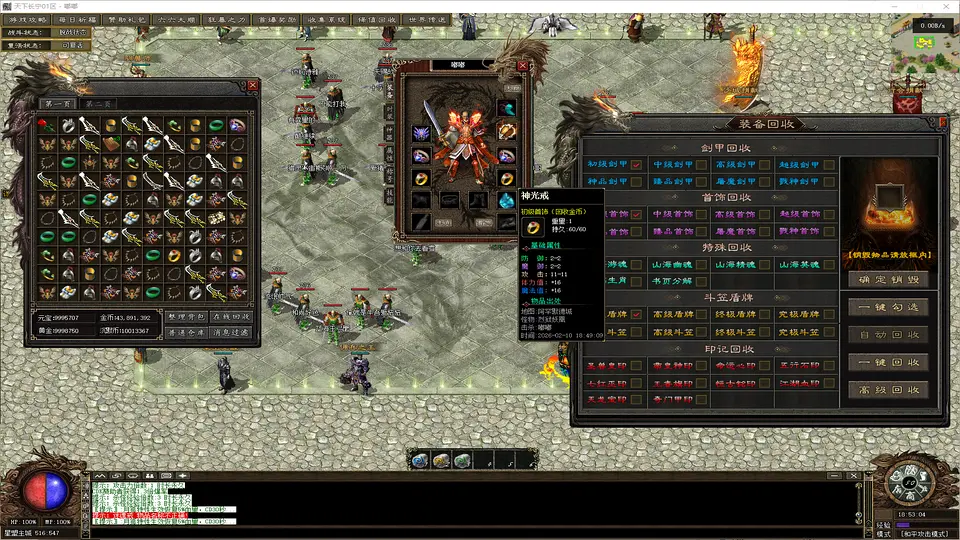Open 高级回收 advanced recycling
The width and height of the screenshot is (960, 540).
click(888, 389)
